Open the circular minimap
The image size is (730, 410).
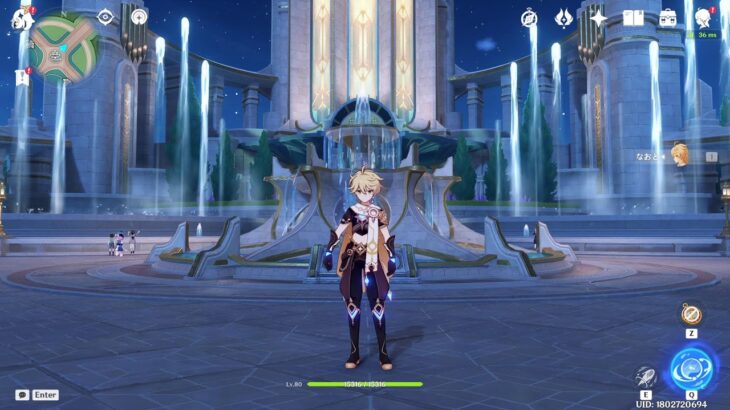[63, 45]
